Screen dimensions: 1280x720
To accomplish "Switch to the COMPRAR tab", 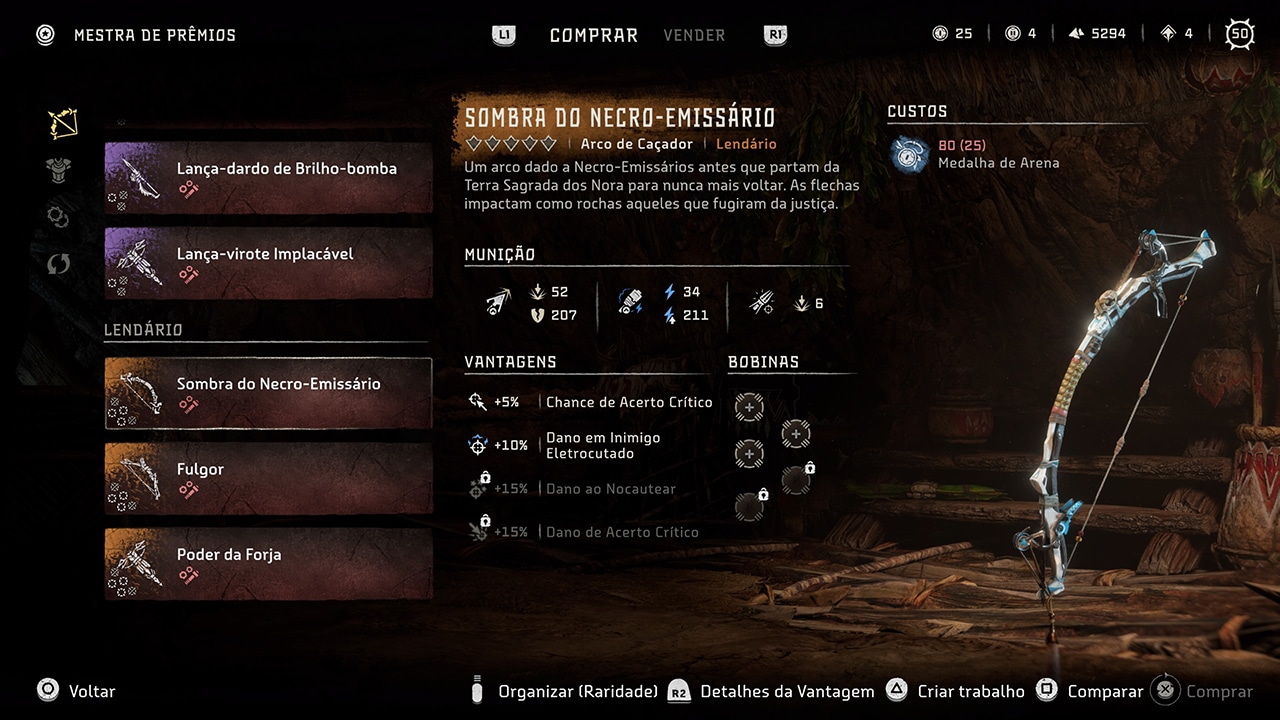I will tap(593, 34).
